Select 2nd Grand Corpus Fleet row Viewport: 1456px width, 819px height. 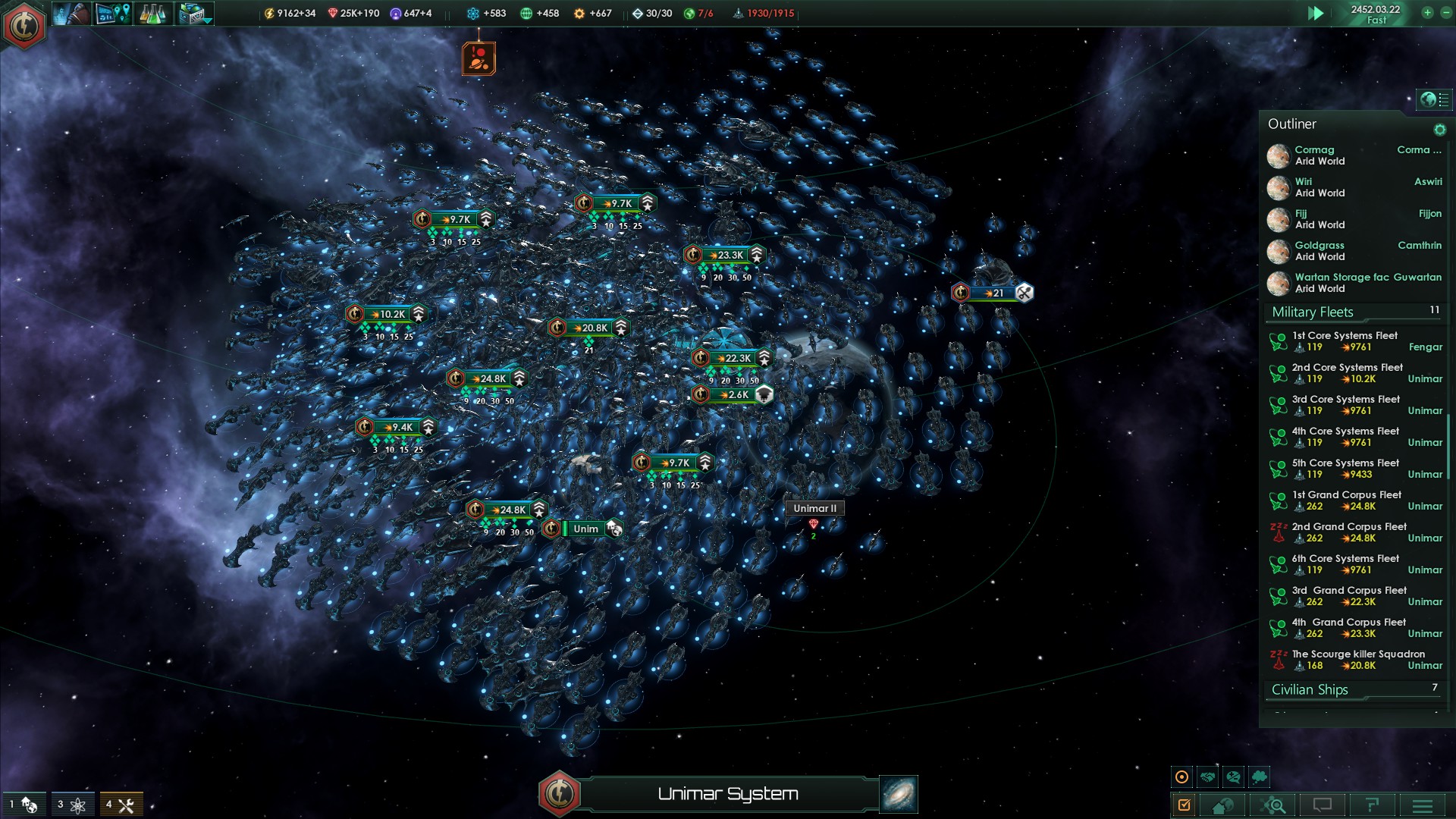1348,532
